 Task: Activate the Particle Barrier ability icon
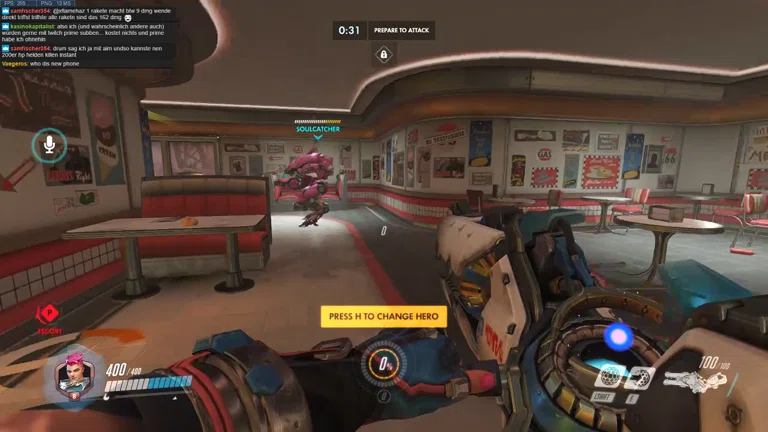[x=610, y=377]
